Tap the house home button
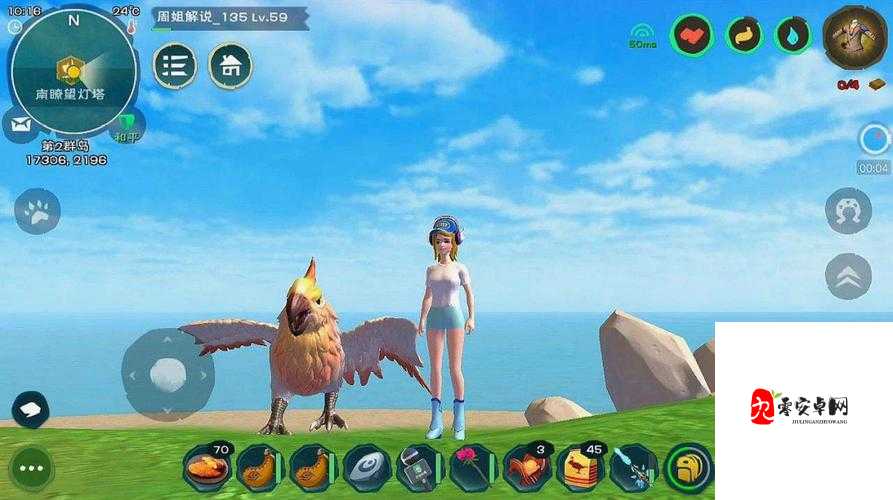893x500 pixels. (x=230, y=65)
